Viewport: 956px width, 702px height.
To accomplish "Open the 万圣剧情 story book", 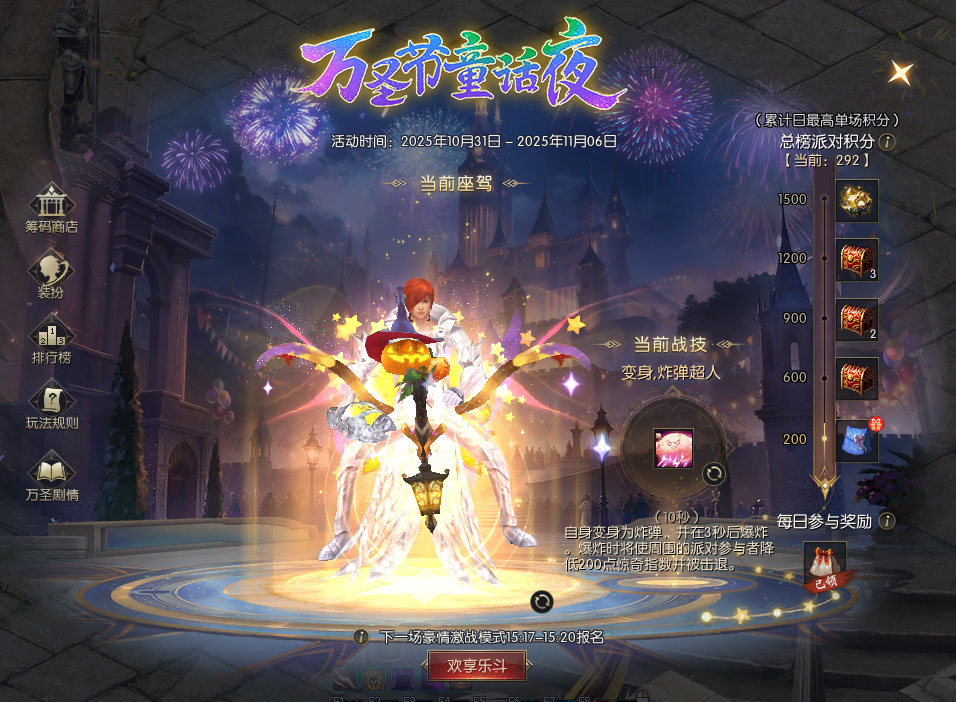I will click(x=52, y=472).
